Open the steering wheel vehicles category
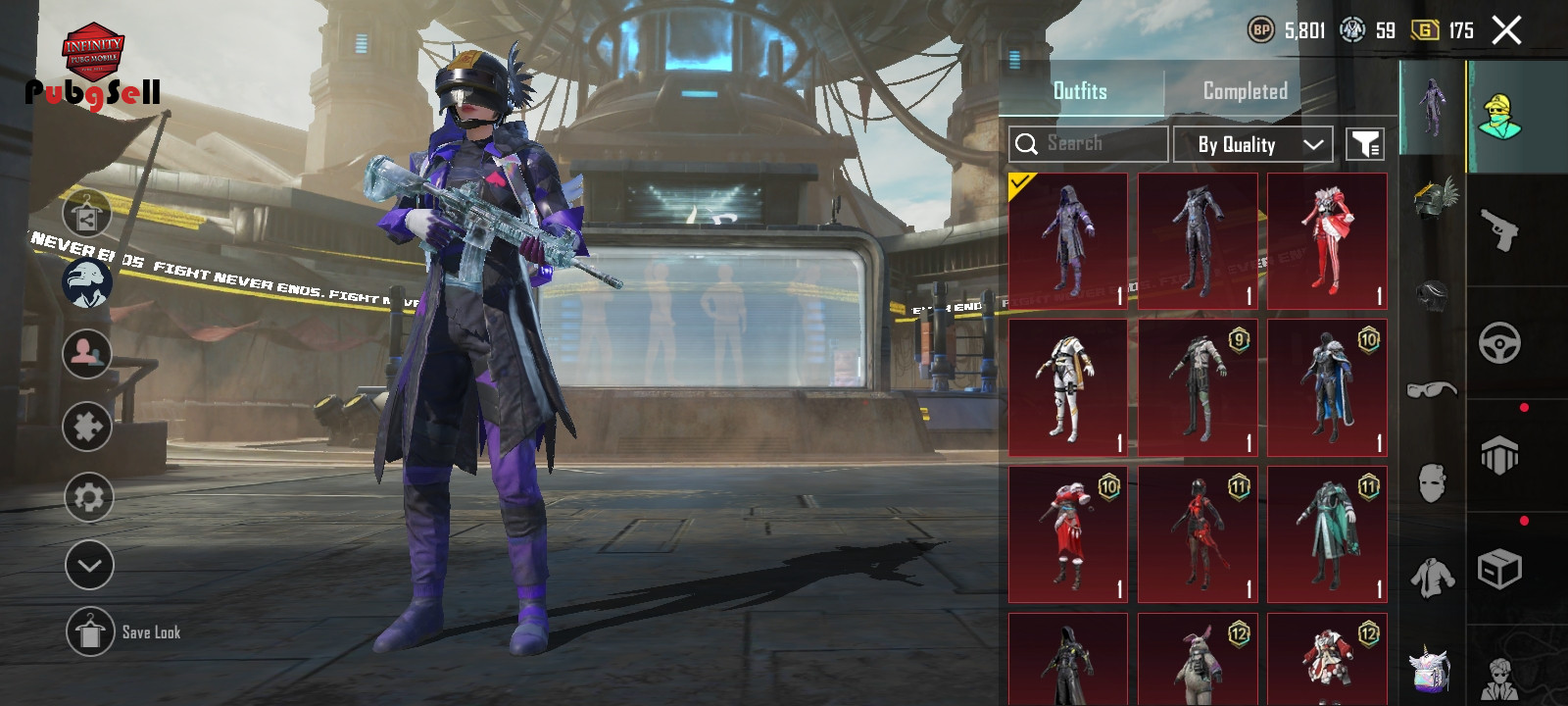Image resolution: width=1568 pixels, height=706 pixels. tap(1499, 343)
